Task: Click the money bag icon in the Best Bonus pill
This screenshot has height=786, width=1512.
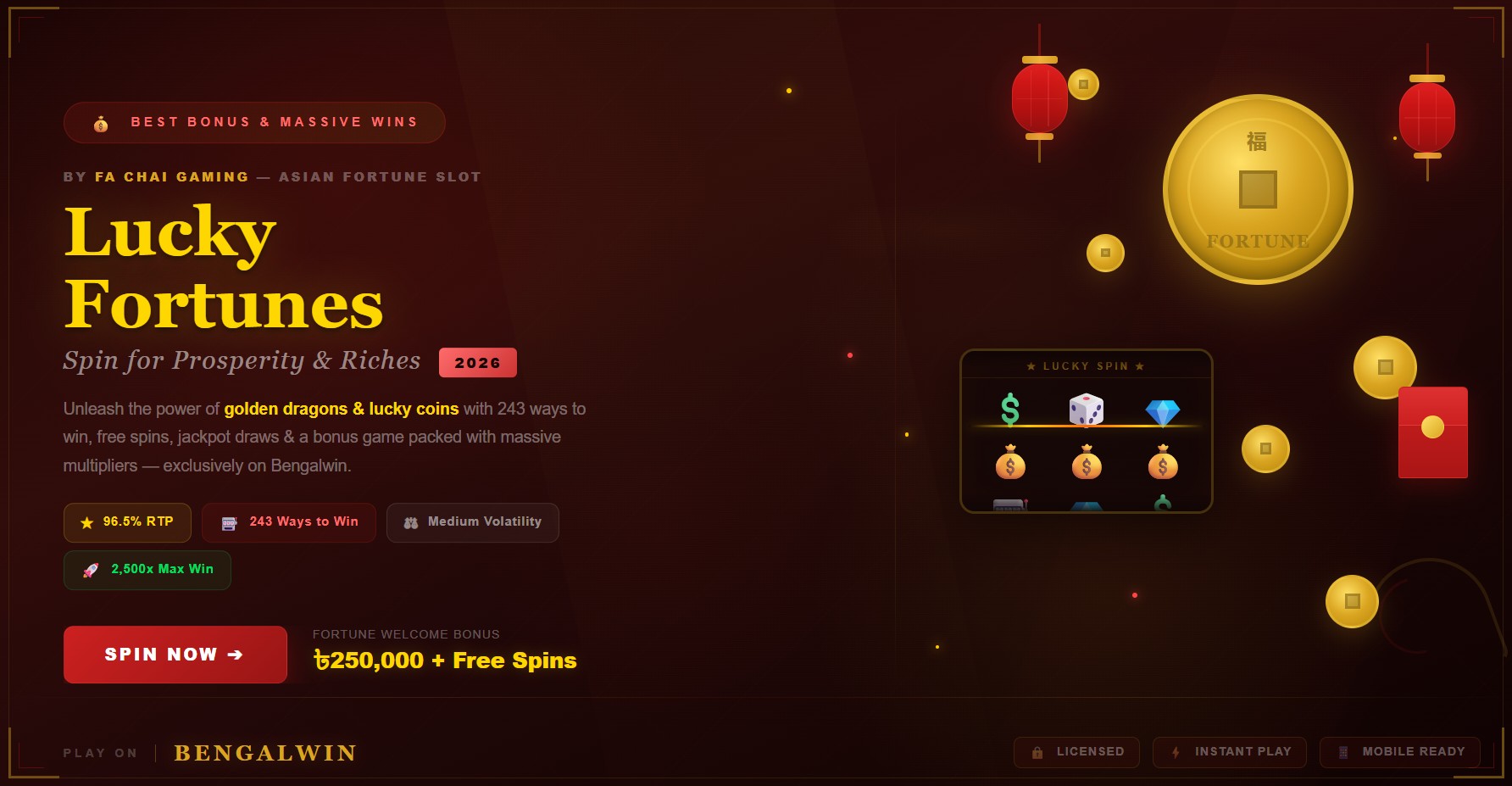Action: 100,122
